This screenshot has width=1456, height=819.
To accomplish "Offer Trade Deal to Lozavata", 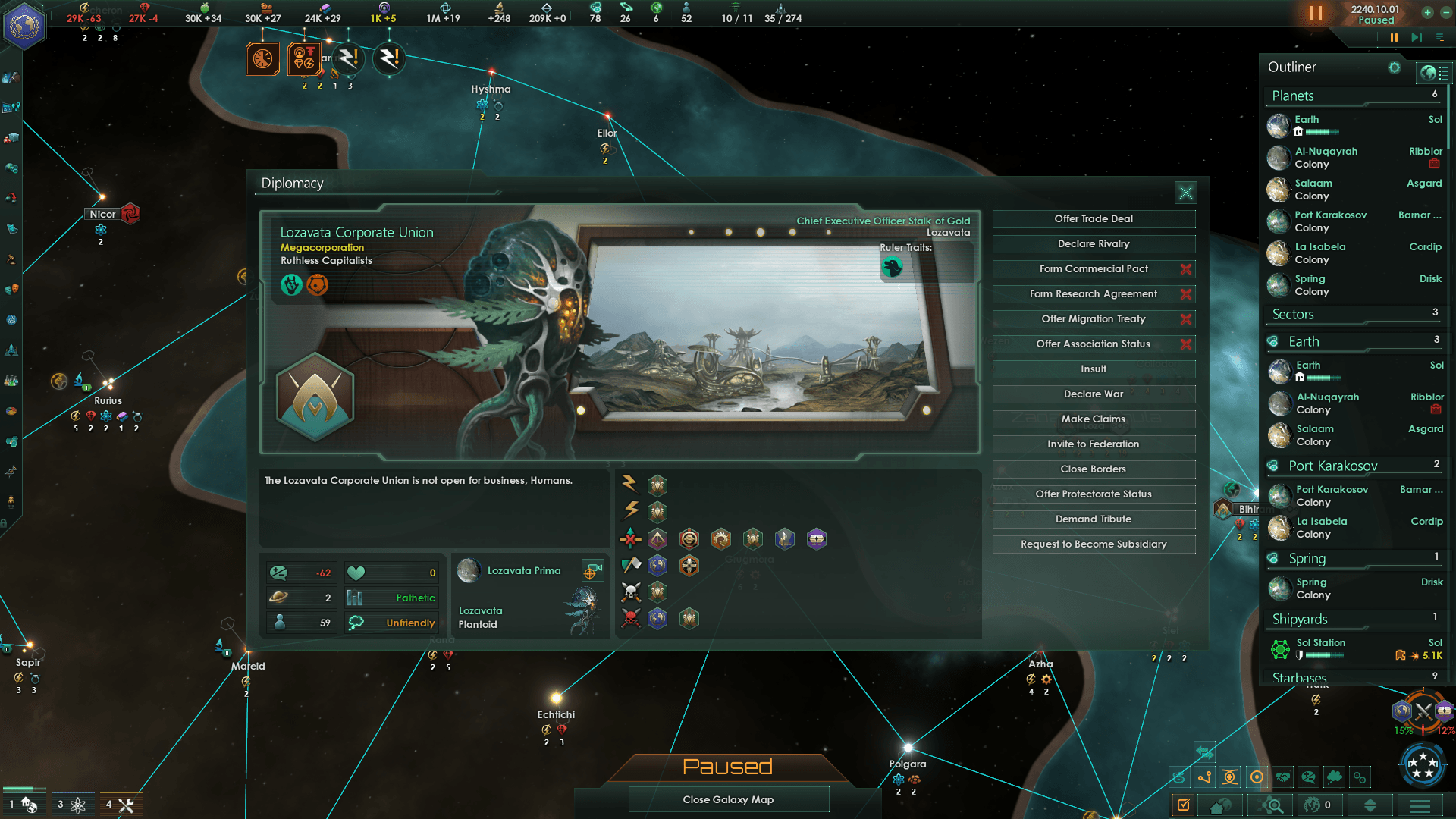I will (1094, 219).
